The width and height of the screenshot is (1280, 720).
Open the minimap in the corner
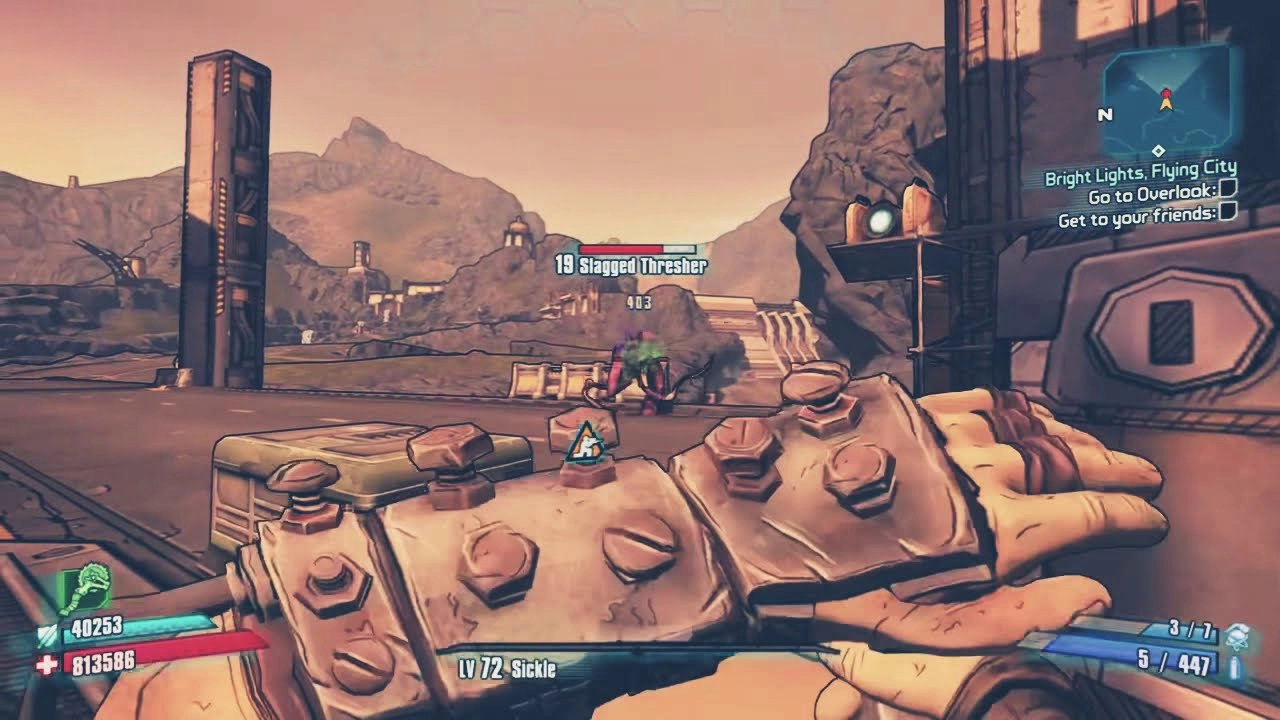1166,101
